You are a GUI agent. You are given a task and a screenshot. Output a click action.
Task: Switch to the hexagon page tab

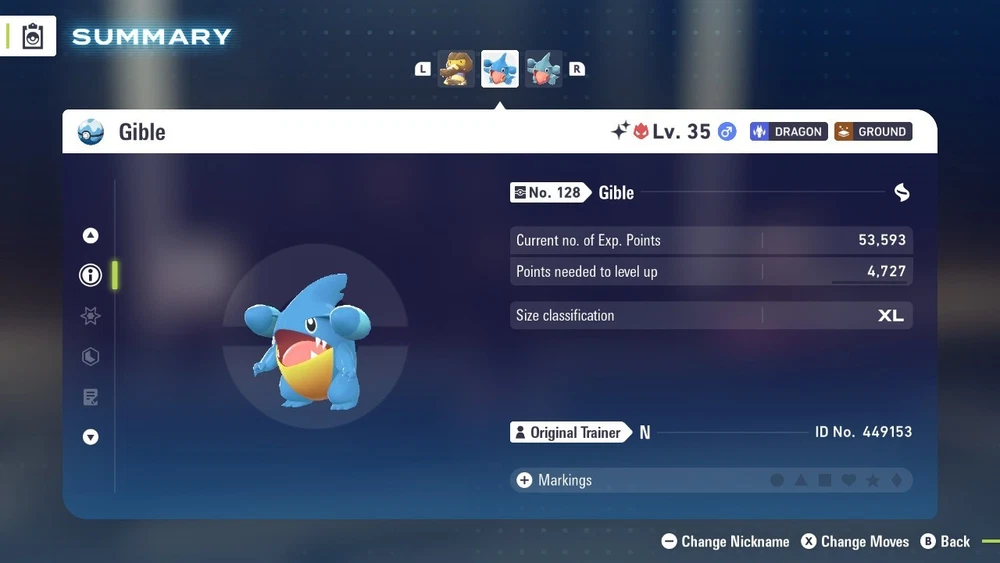tap(91, 357)
